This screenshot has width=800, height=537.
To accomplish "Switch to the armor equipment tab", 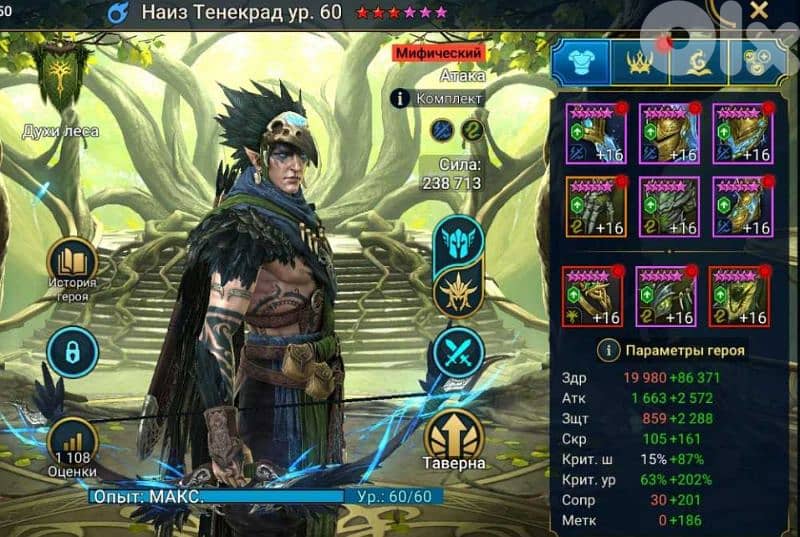I will tap(581, 61).
